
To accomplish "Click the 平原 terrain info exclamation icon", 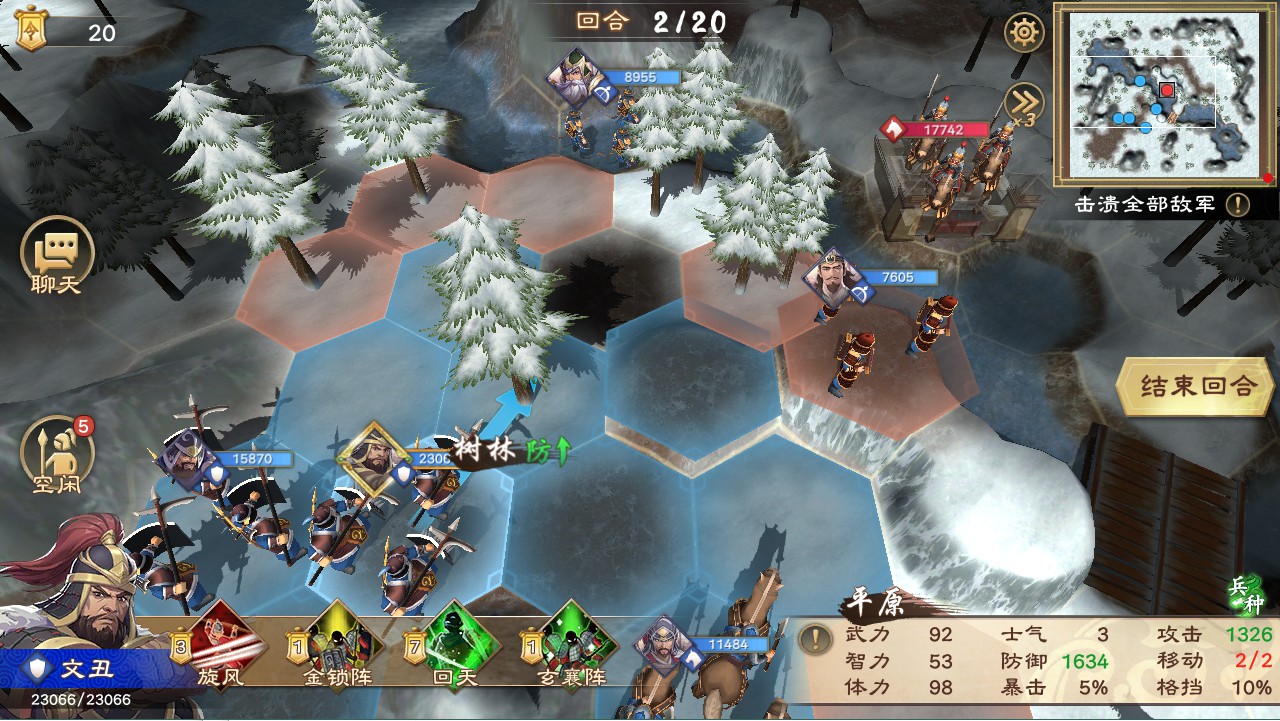I will (817, 638).
